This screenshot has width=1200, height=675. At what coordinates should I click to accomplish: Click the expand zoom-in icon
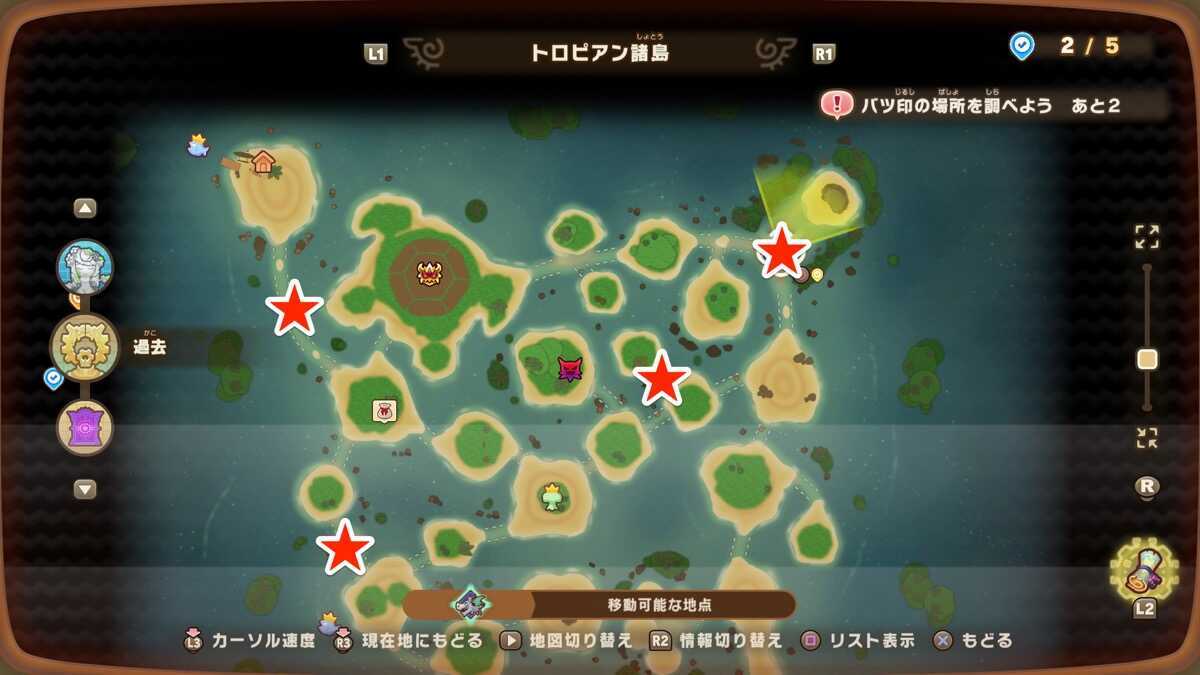point(1147,237)
